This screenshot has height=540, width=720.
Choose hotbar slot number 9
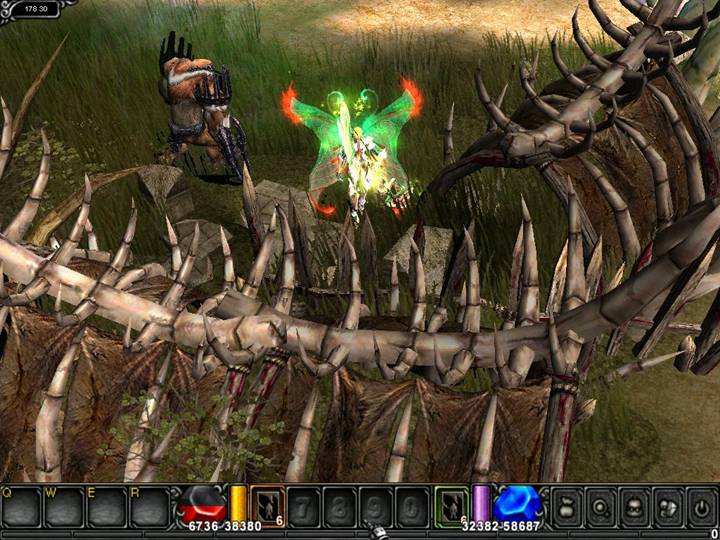[376, 506]
